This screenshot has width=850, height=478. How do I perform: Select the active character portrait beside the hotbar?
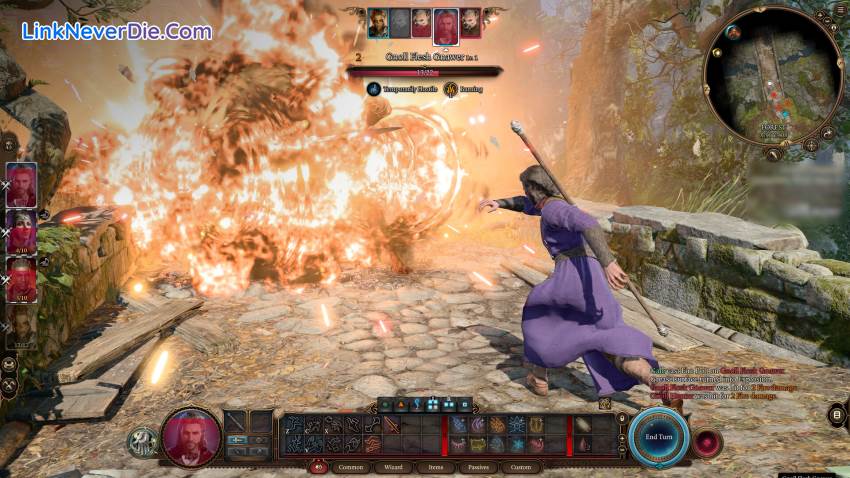[190, 437]
